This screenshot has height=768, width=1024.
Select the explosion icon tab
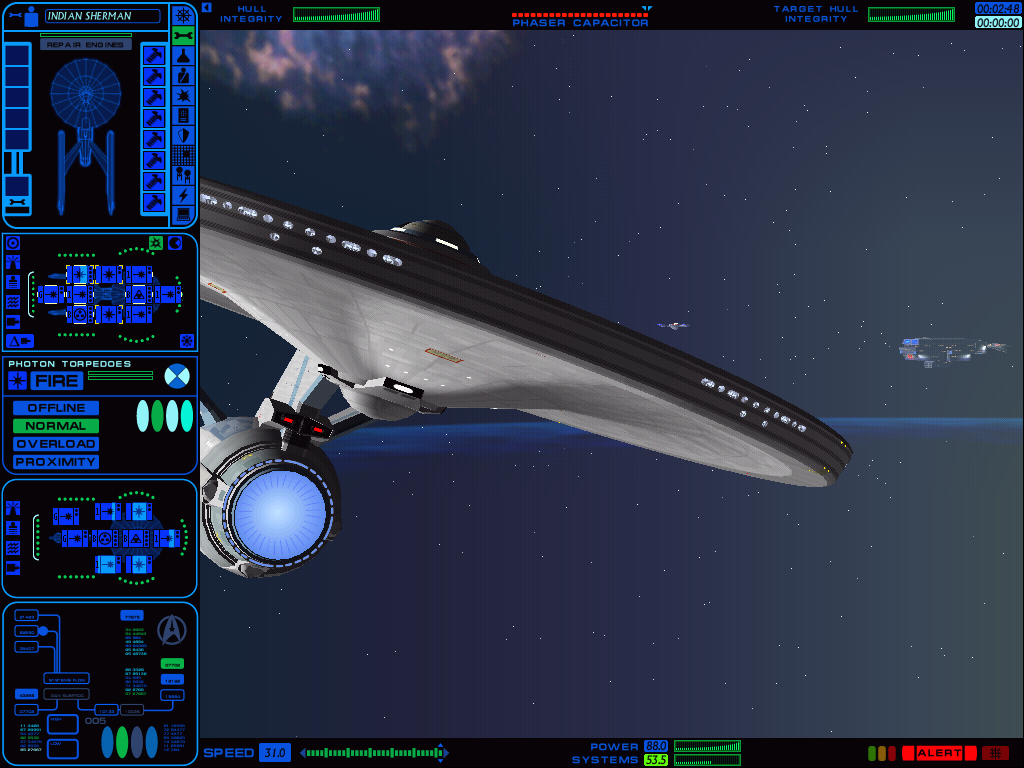(x=183, y=96)
